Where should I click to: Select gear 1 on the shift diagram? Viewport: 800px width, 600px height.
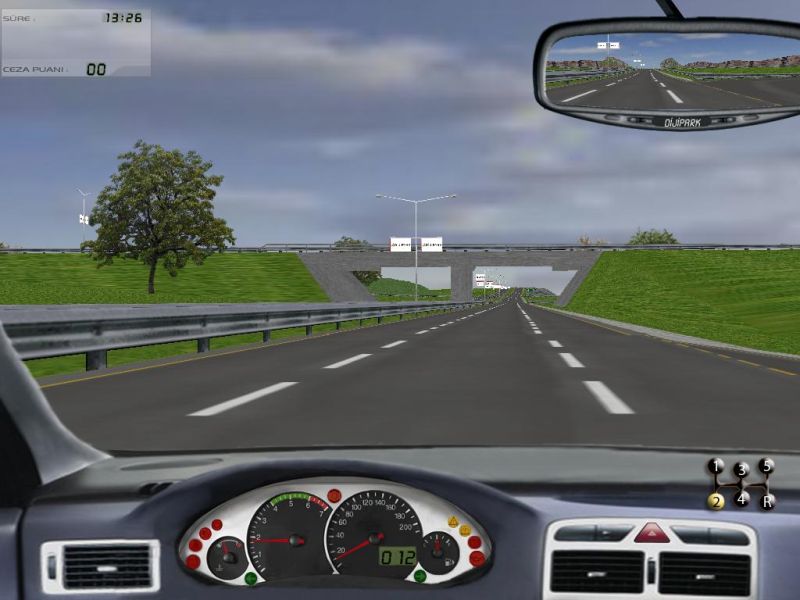[x=716, y=466]
